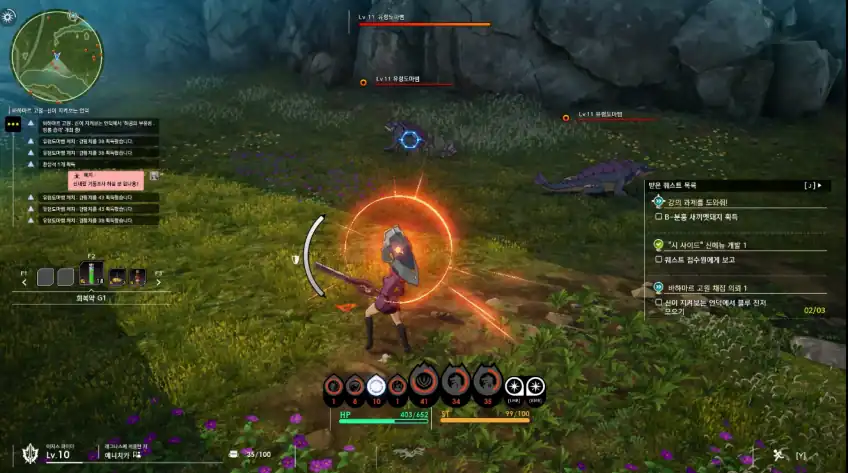Select the "강의 과제를 도와줘!" quest entry

[700, 201]
